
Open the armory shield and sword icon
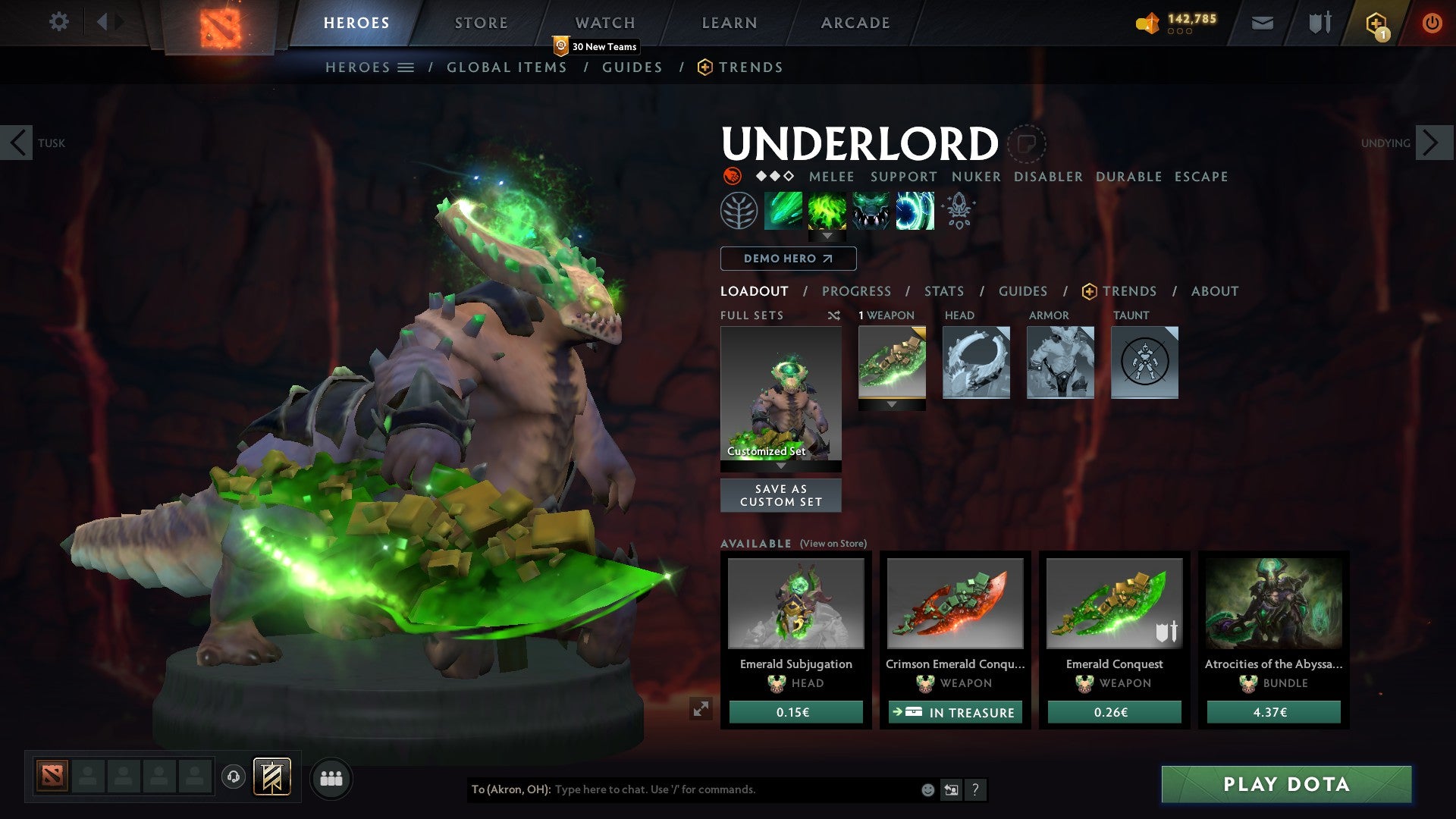1319,22
